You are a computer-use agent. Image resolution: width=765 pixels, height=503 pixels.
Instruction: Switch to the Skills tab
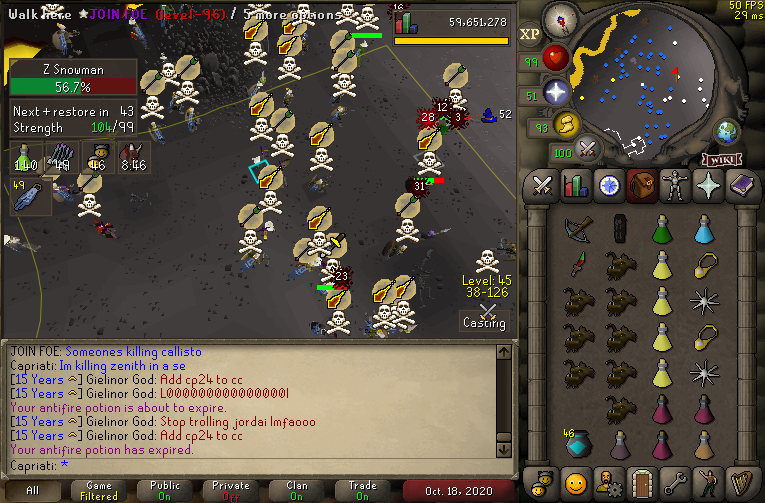point(575,186)
